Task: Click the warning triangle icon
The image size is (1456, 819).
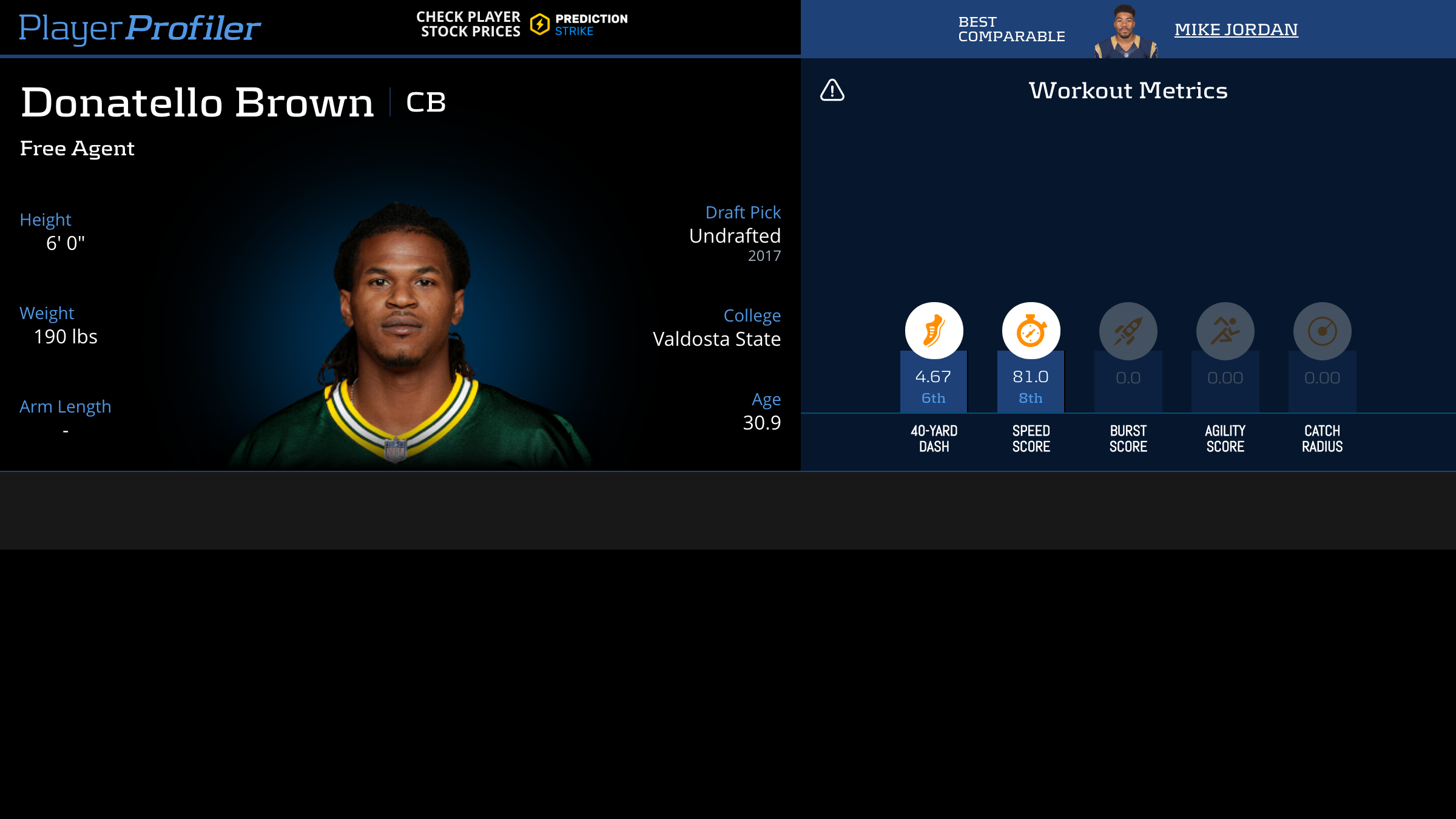Action: click(832, 90)
